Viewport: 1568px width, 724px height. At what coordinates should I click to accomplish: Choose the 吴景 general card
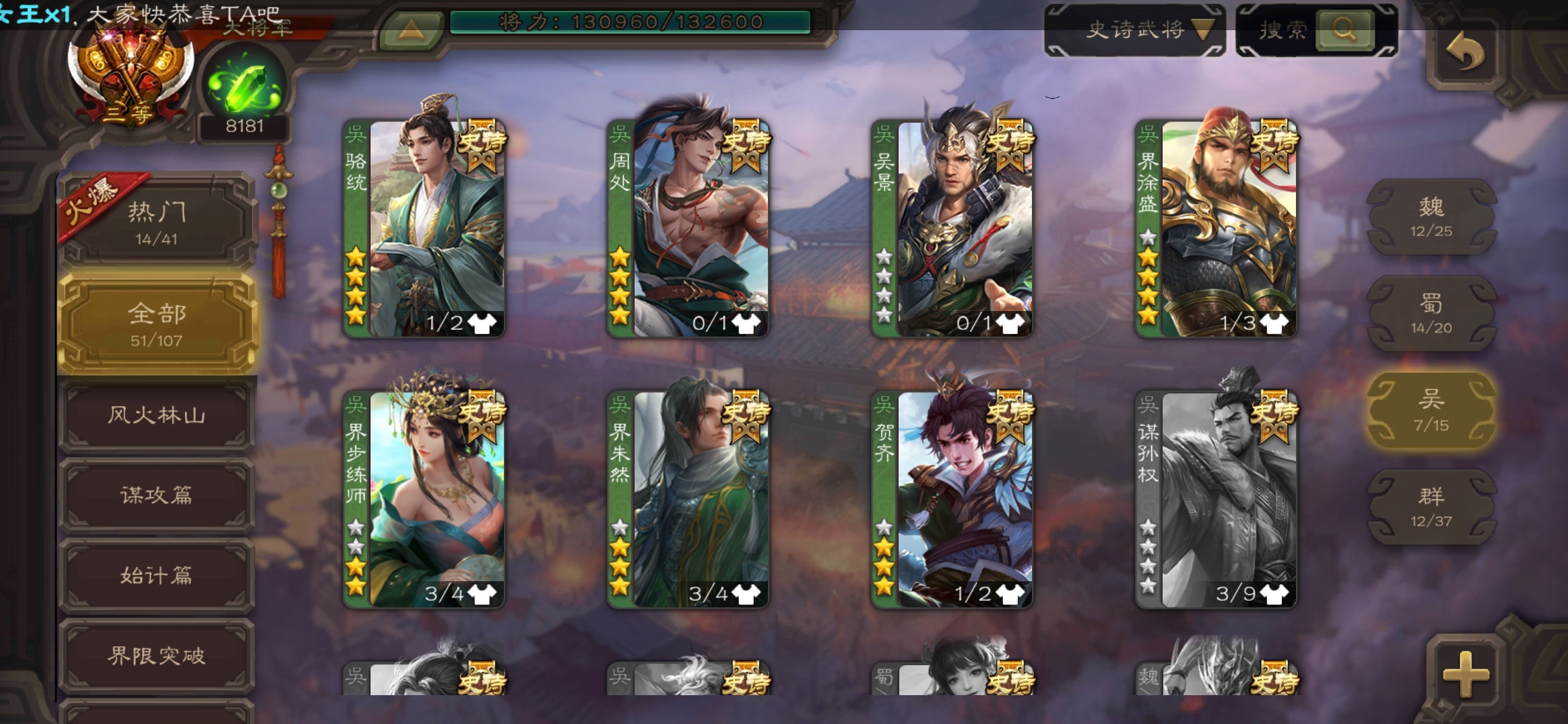[952, 228]
